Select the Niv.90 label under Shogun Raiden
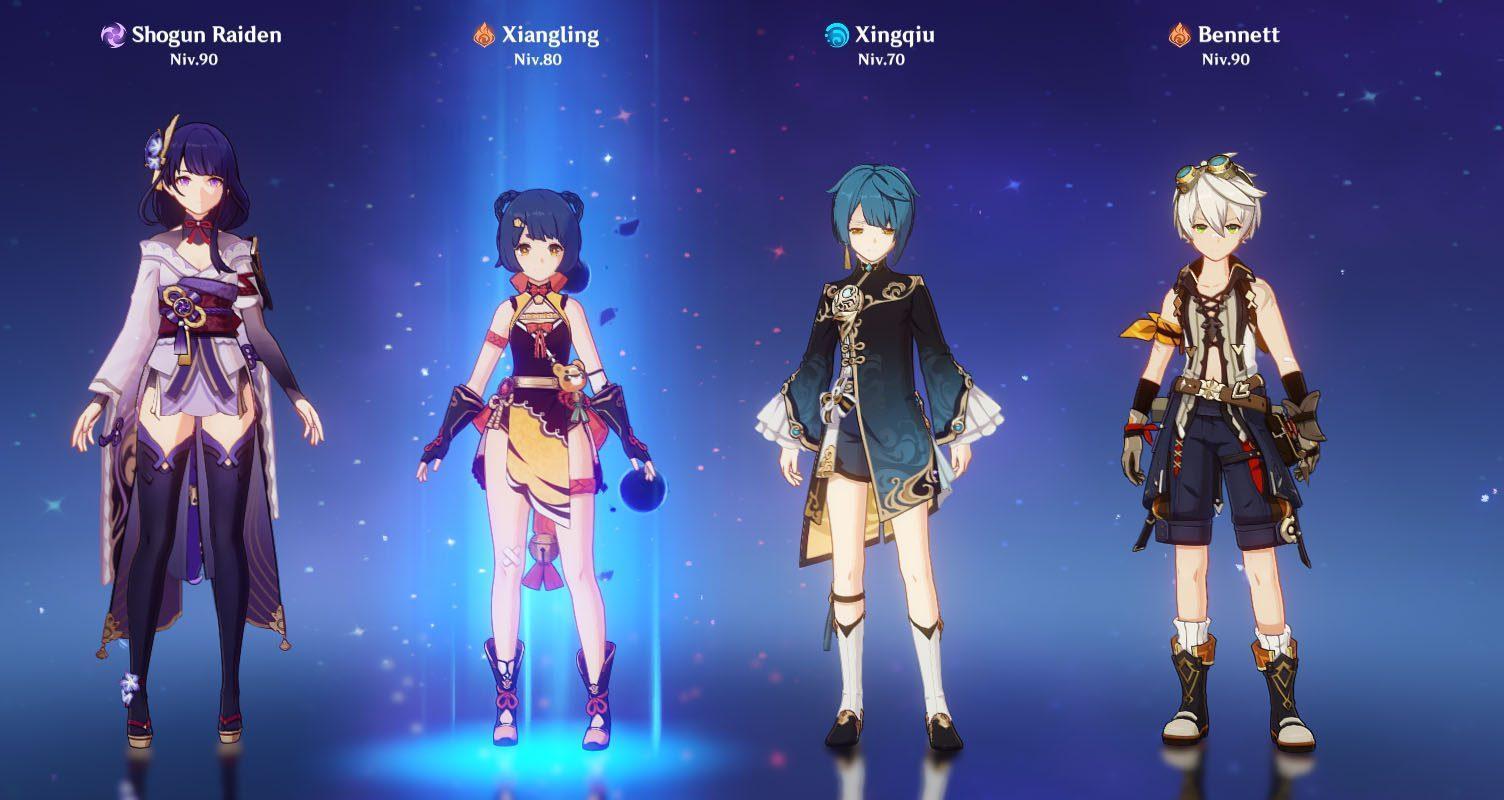Screen dimensions: 1504x800 pyautogui.click(x=196, y=59)
